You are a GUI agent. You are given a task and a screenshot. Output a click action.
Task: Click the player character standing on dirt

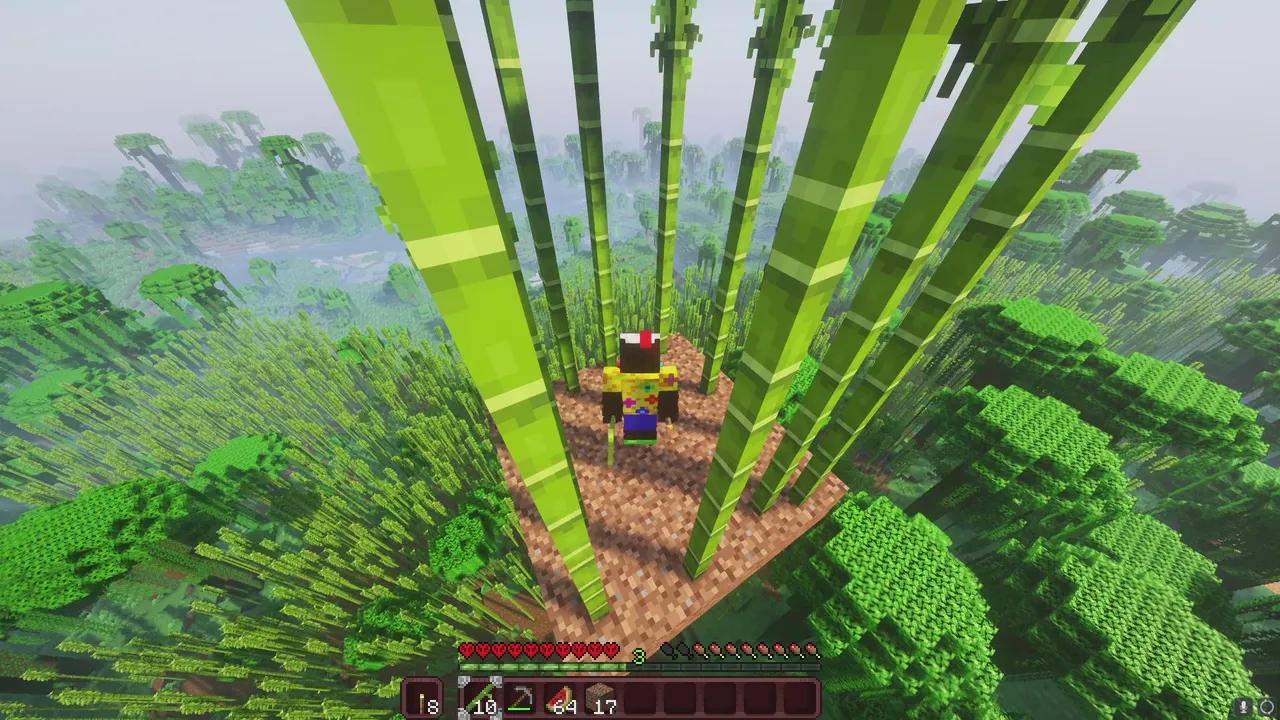pyautogui.click(x=640, y=390)
